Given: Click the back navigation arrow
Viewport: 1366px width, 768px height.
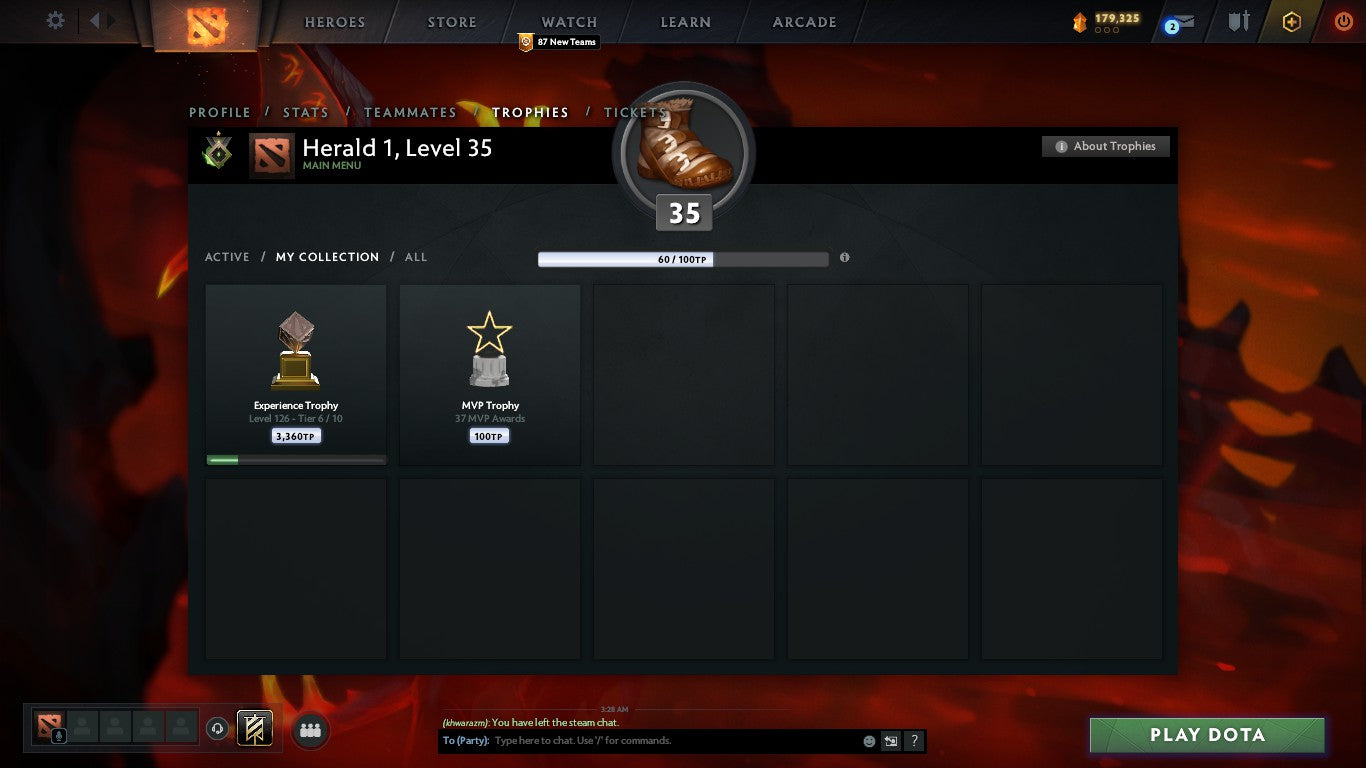Looking at the screenshot, I should coord(96,21).
